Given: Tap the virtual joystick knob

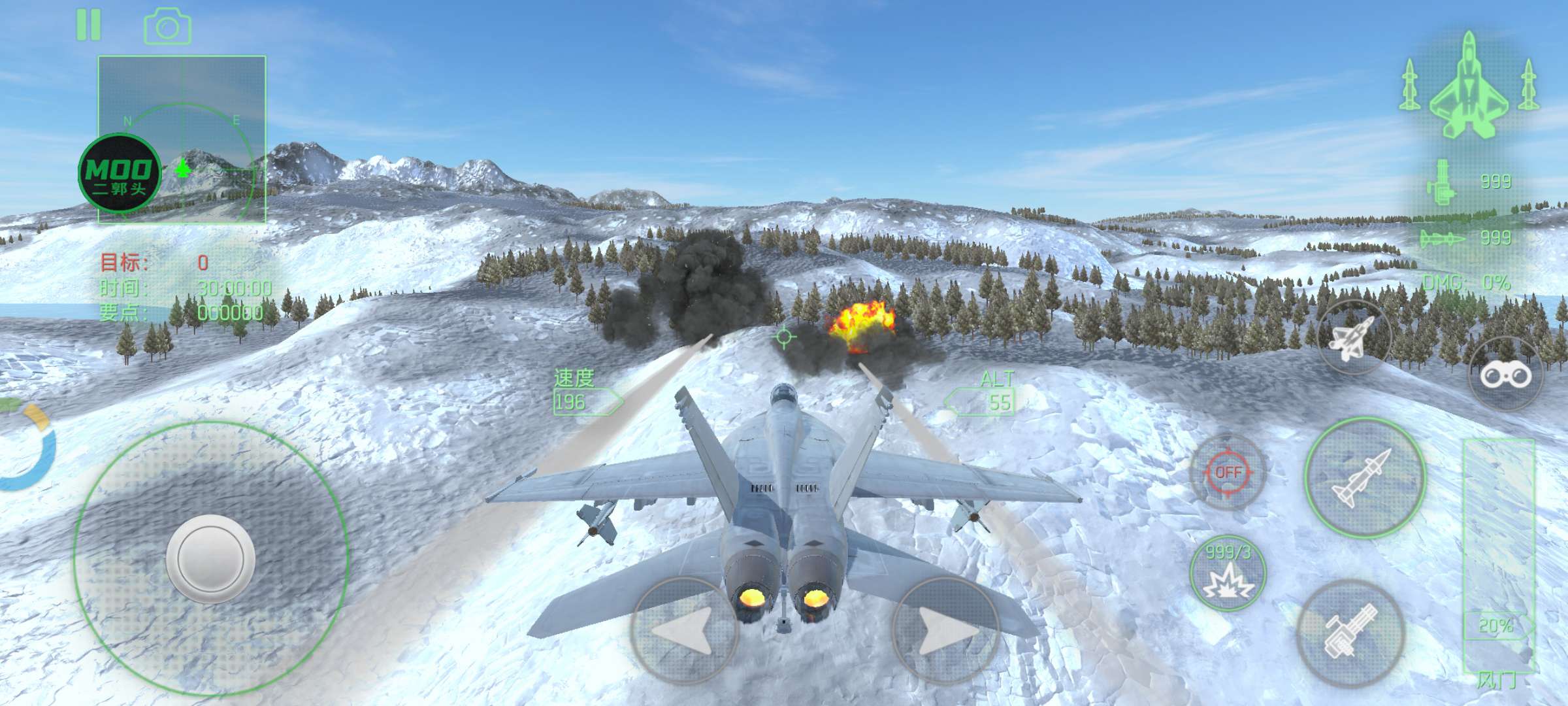Looking at the screenshot, I should point(210,559).
